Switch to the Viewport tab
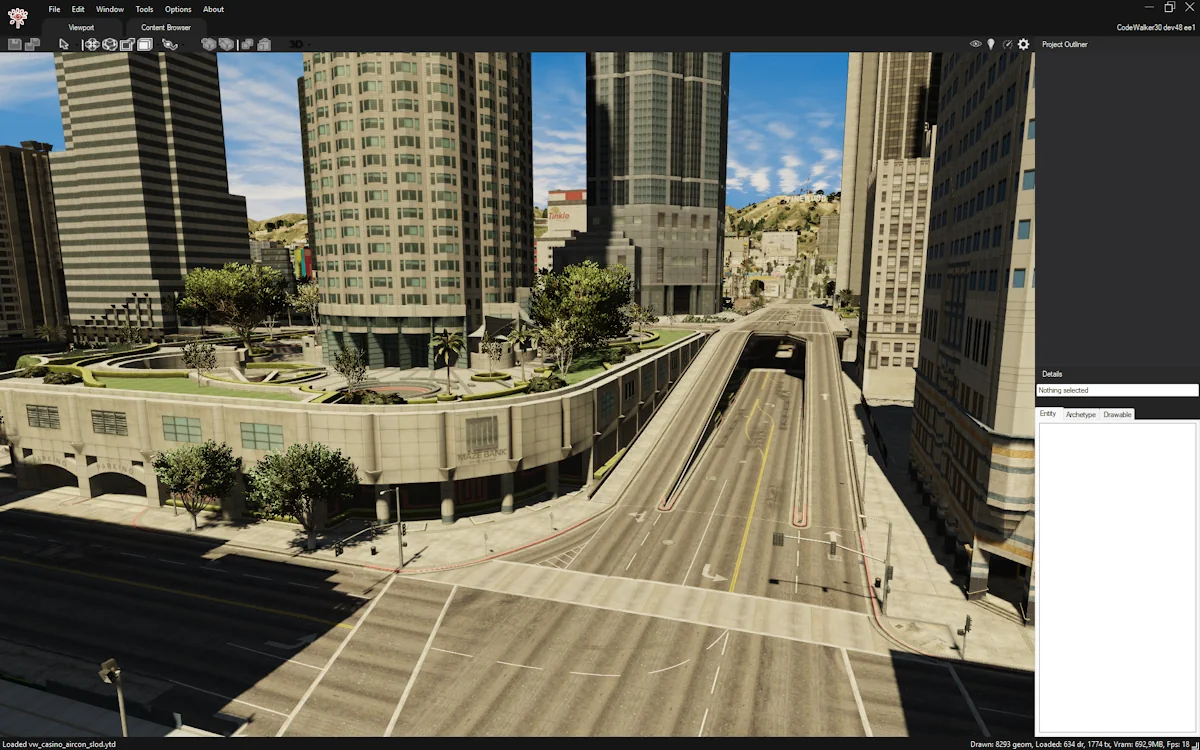This screenshot has height=750, width=1200. [x=82, y=28]
